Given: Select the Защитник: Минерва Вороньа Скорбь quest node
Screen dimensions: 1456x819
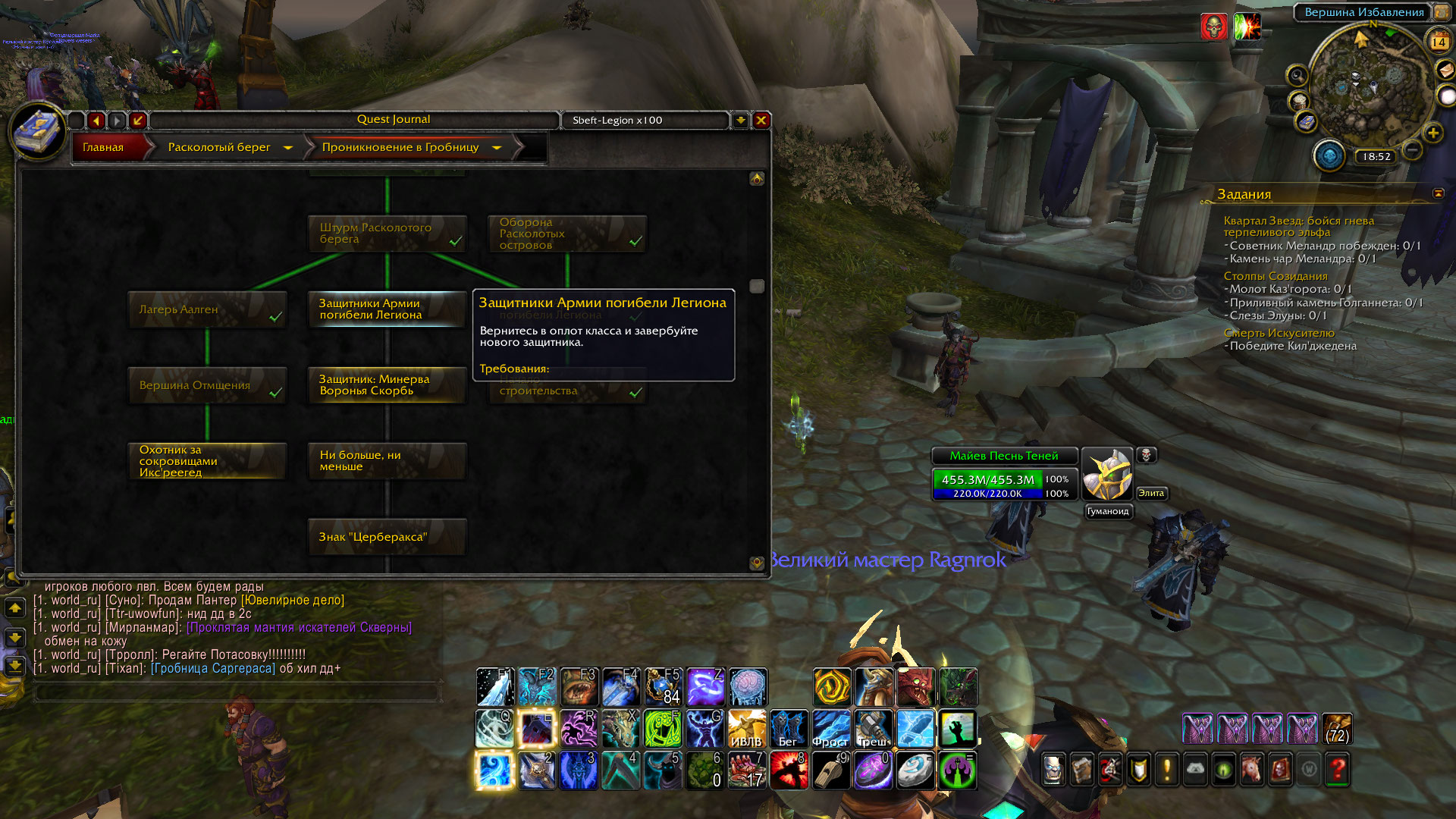Looking at the screenshot, I should coord(387,385).
